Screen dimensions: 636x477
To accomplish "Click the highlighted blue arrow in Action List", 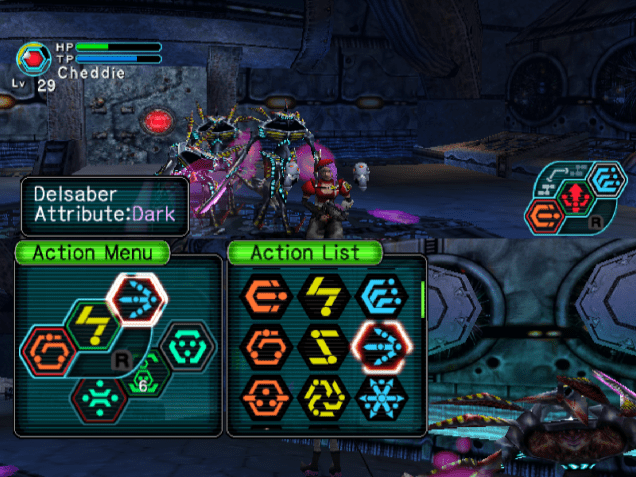I will (x=381, y=347).
